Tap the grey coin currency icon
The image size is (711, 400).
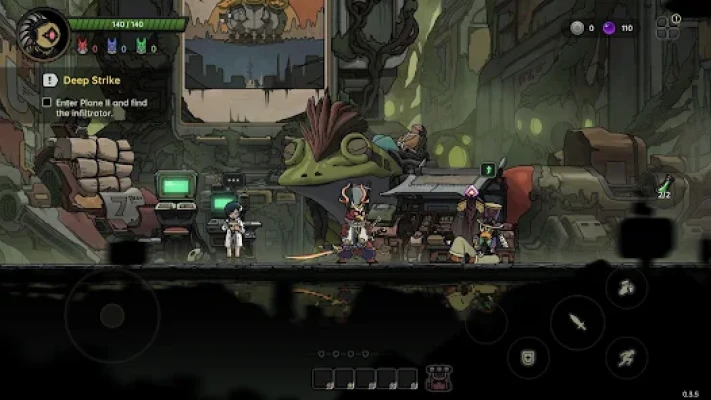(x=576, y=28)
